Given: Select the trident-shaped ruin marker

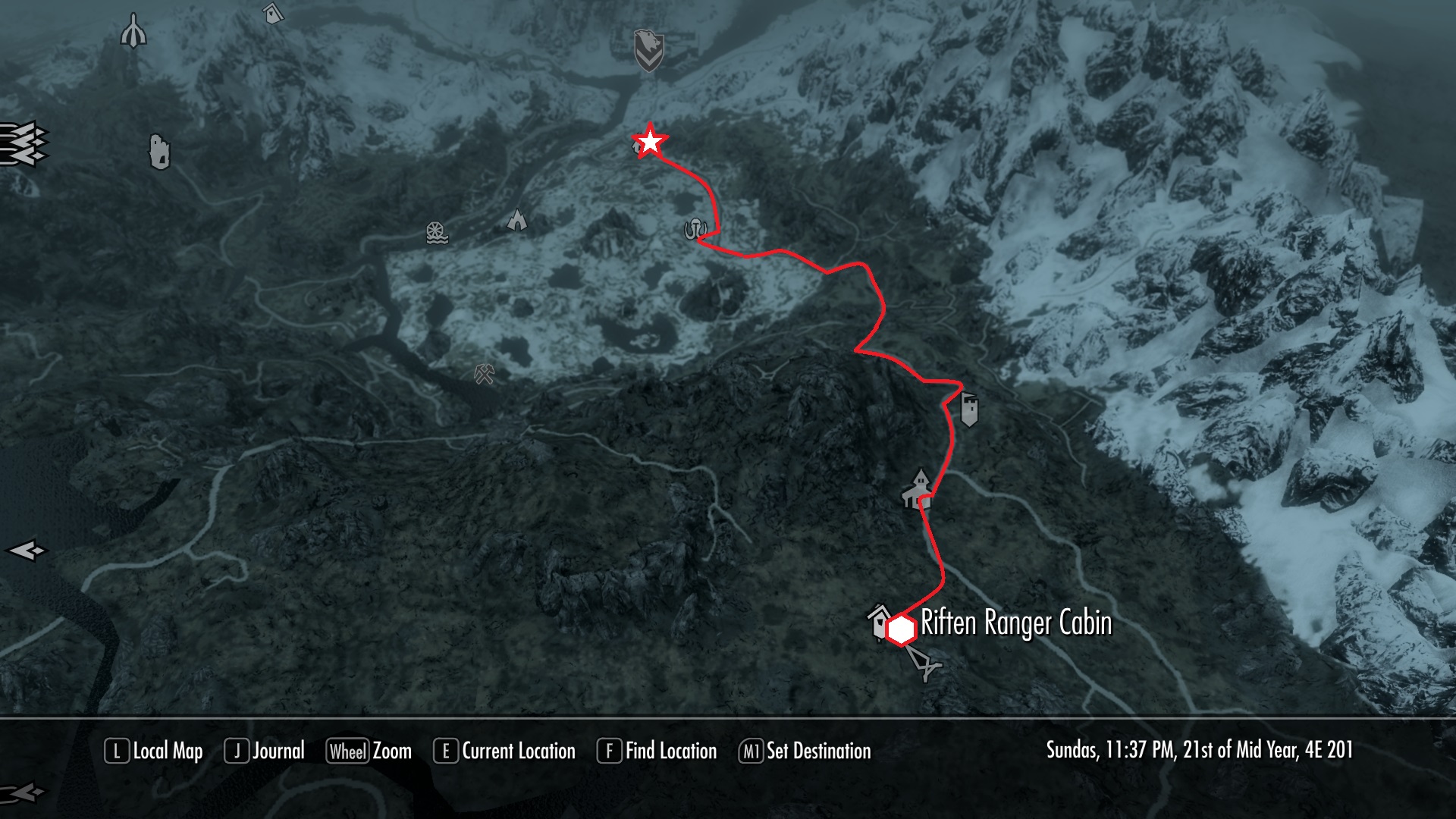Looking at the screenshot, I should (x=133, y=31).
